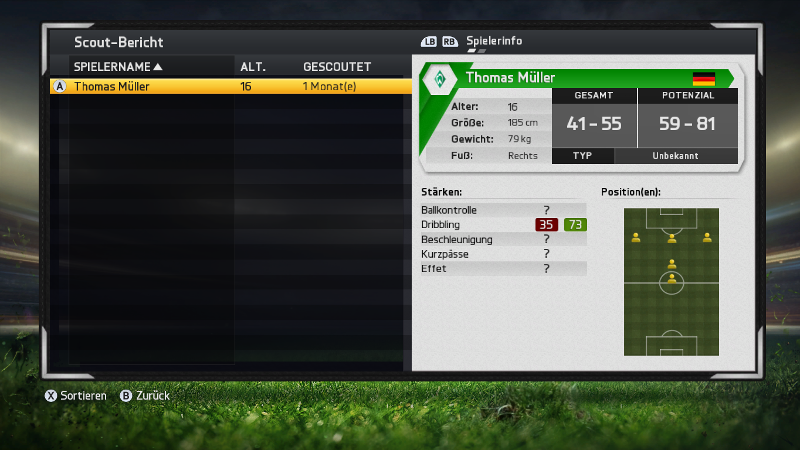Sort by the Alt. column header
The height and width of the screenshot is (450, 800).
(x=251, y=67)
